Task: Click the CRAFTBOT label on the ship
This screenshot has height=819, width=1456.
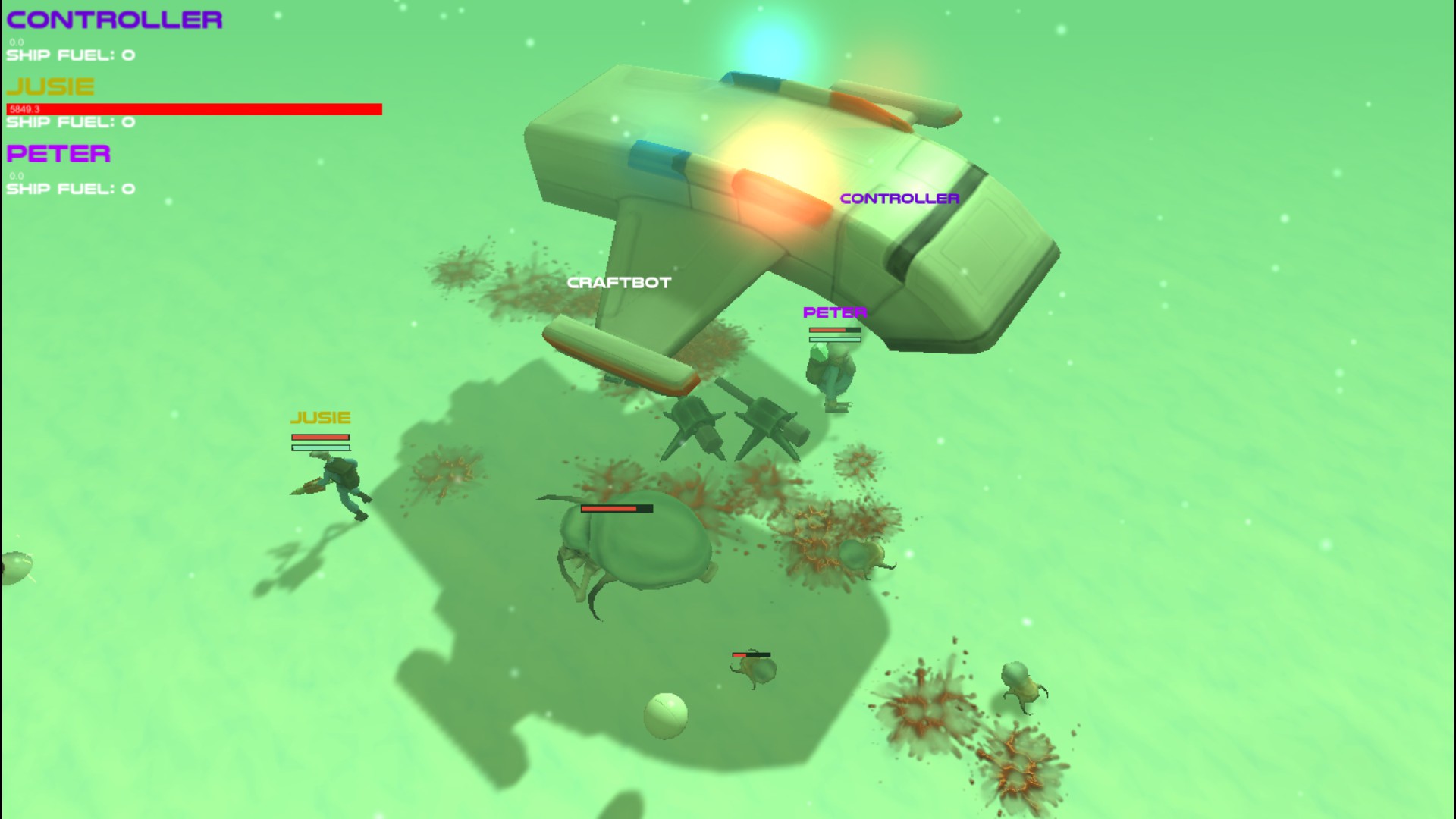Action: (x=618, y=281)
